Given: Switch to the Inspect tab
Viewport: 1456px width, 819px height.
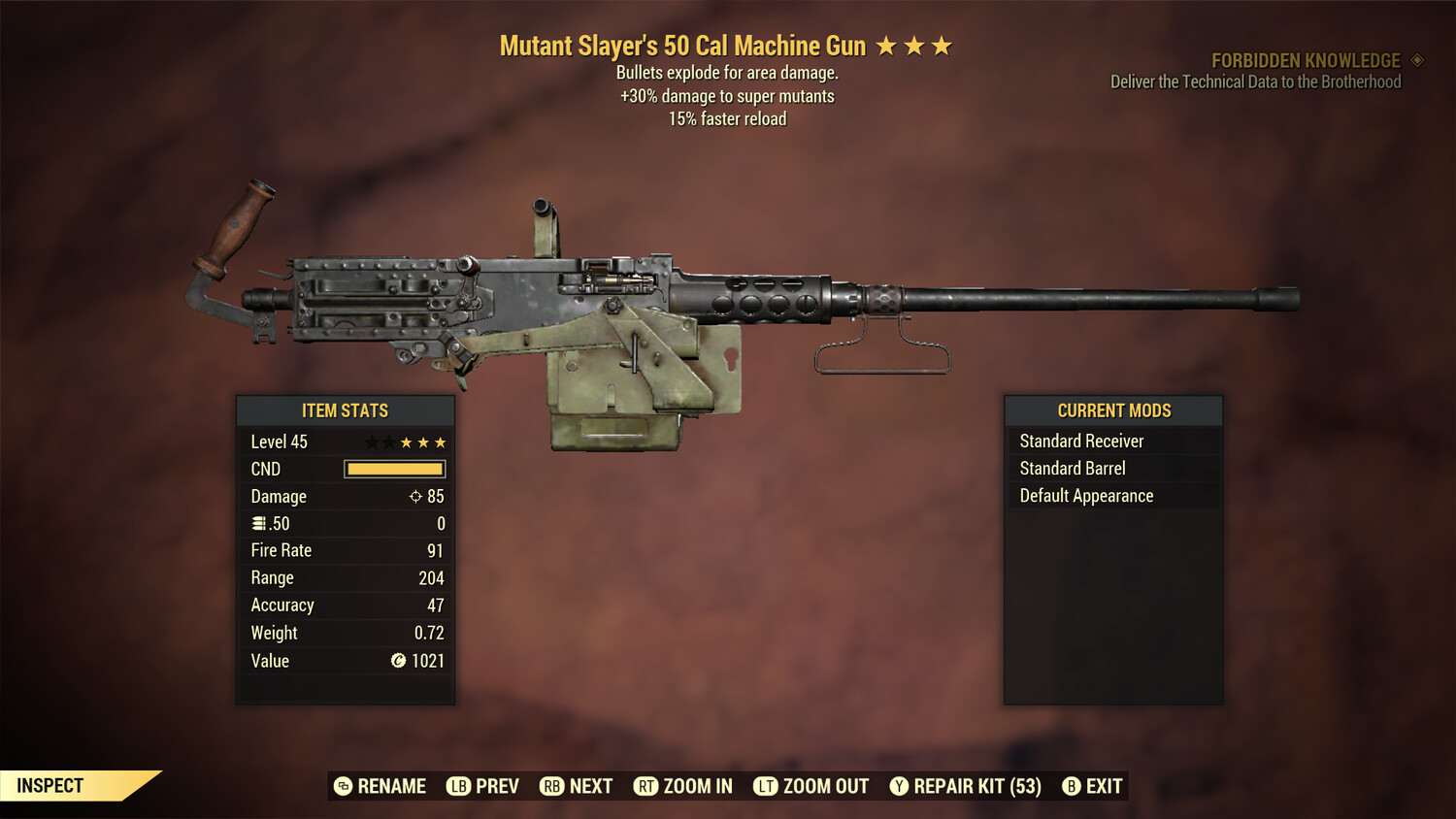Looking at the screenshot, I should coord(50,785).
